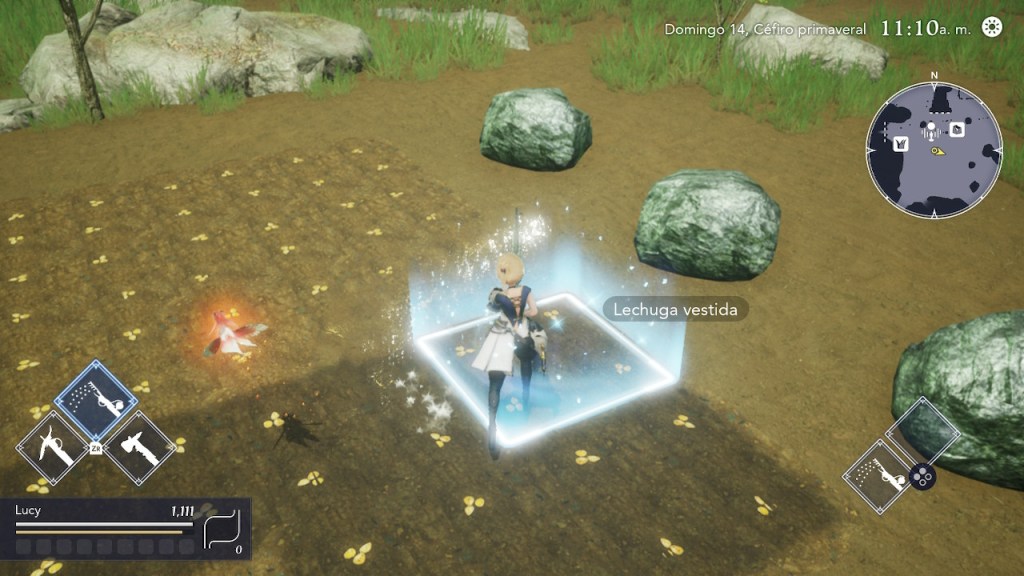Click the Lechuga vestida tooltip label

(x=676, y=310)
